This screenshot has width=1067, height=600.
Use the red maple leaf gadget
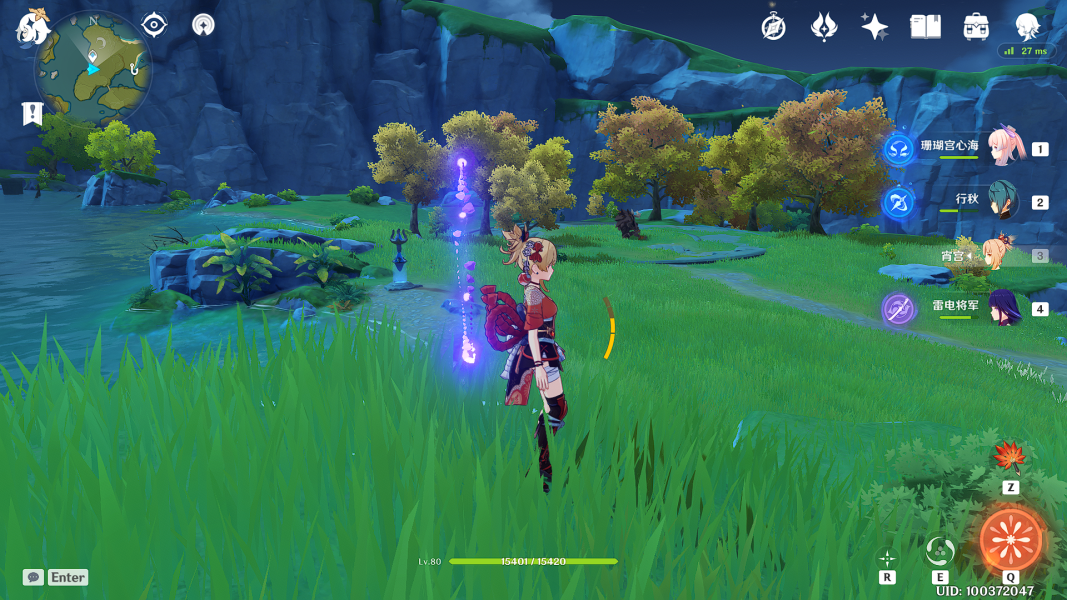[1010, 458]
